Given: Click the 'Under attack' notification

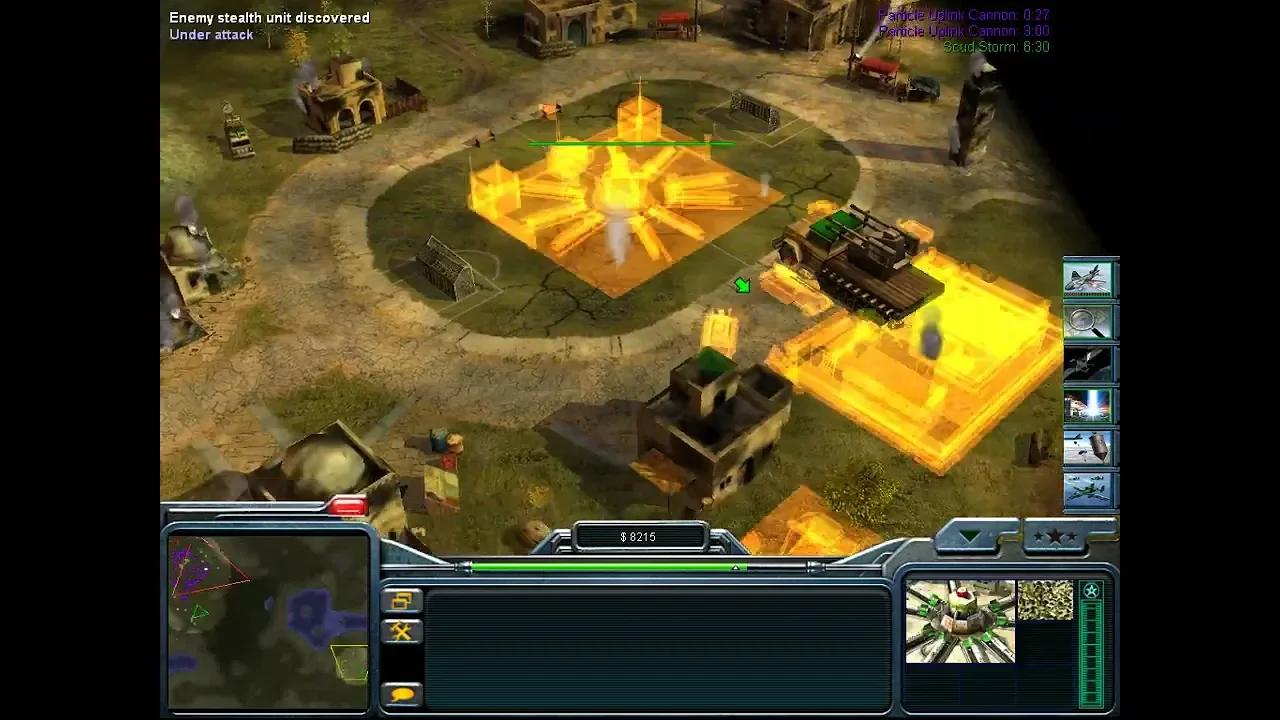Looking at the screenshot, I should pyautogui.click(x=210, y=34).
